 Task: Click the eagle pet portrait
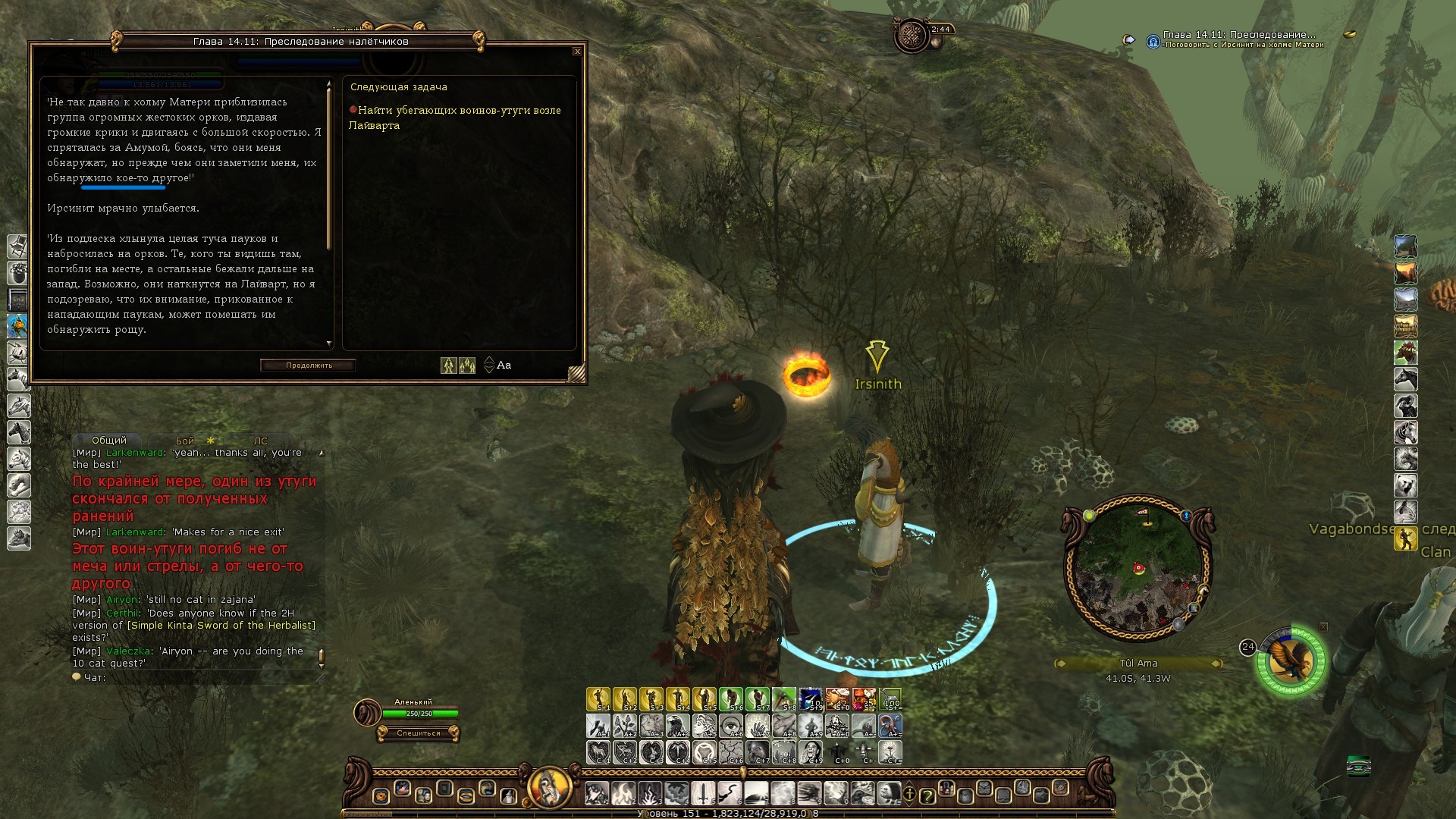pos(1291,661)
